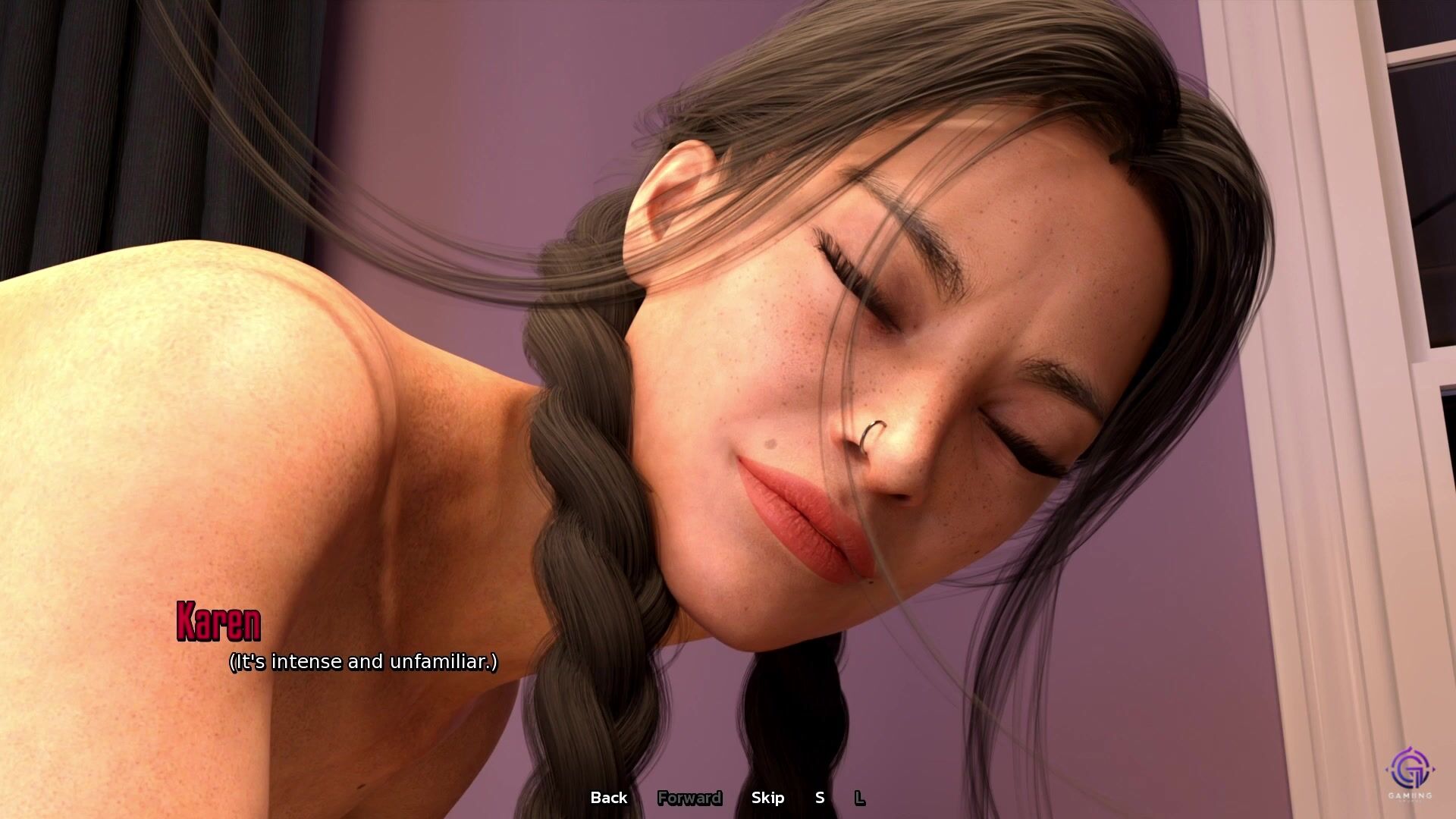Open the L quick load button
Screen dimensions: 1456x819
(x=859, y=798)
